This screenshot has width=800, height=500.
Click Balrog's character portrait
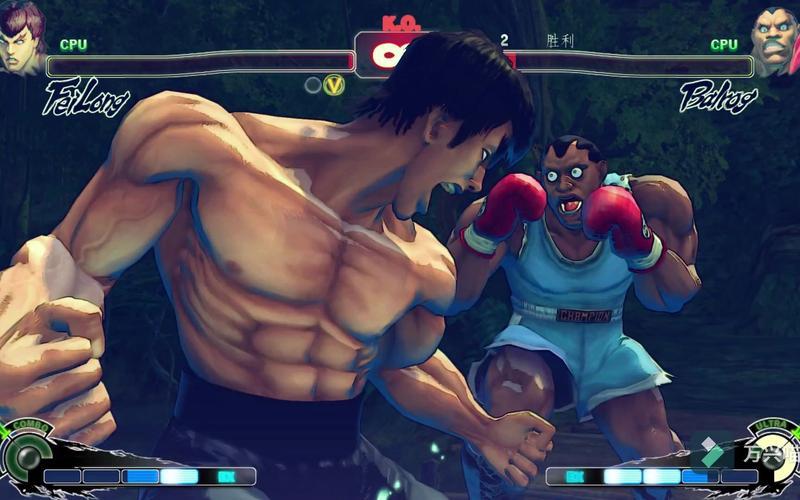776,40
